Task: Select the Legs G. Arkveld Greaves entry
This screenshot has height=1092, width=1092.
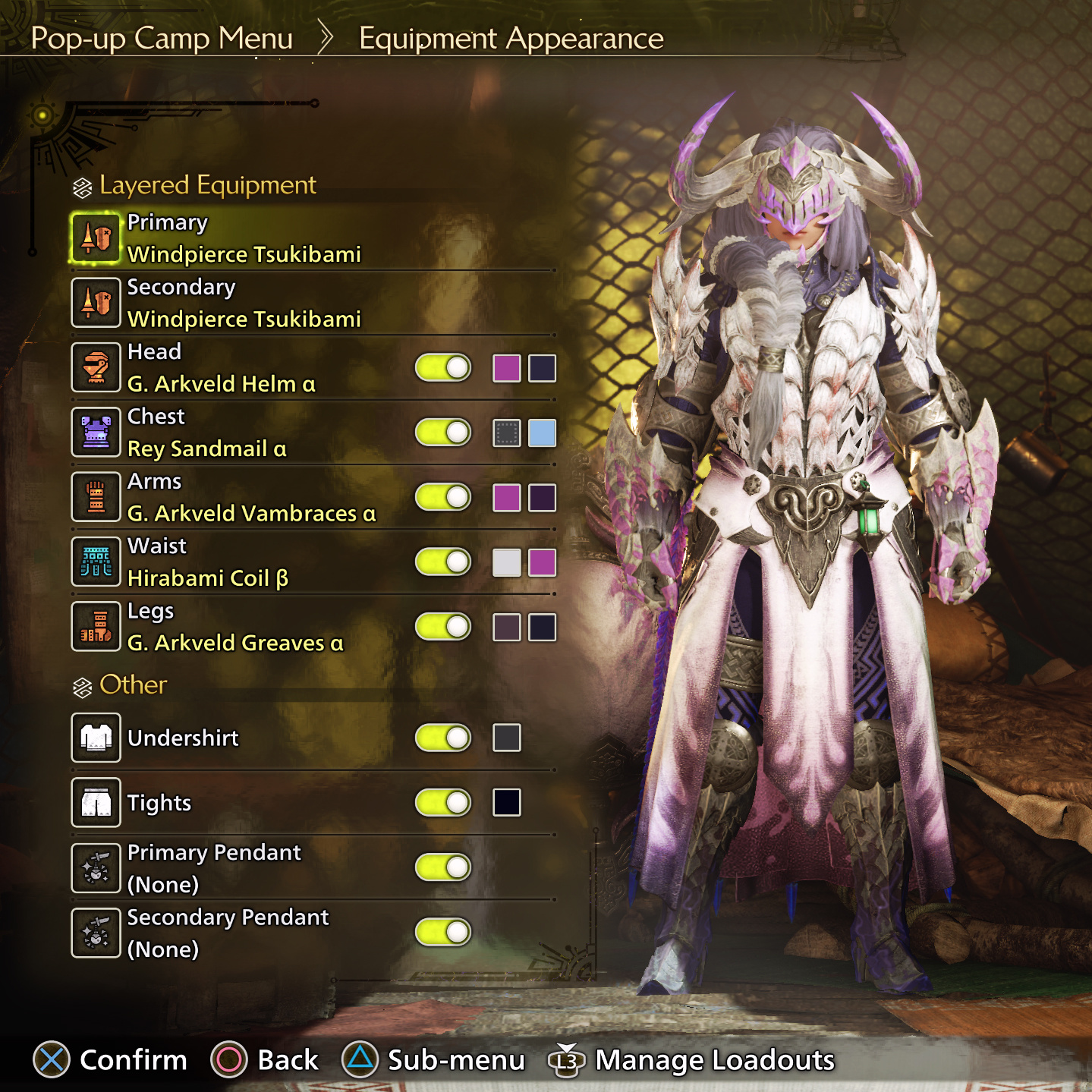Action: pos(235,628)
